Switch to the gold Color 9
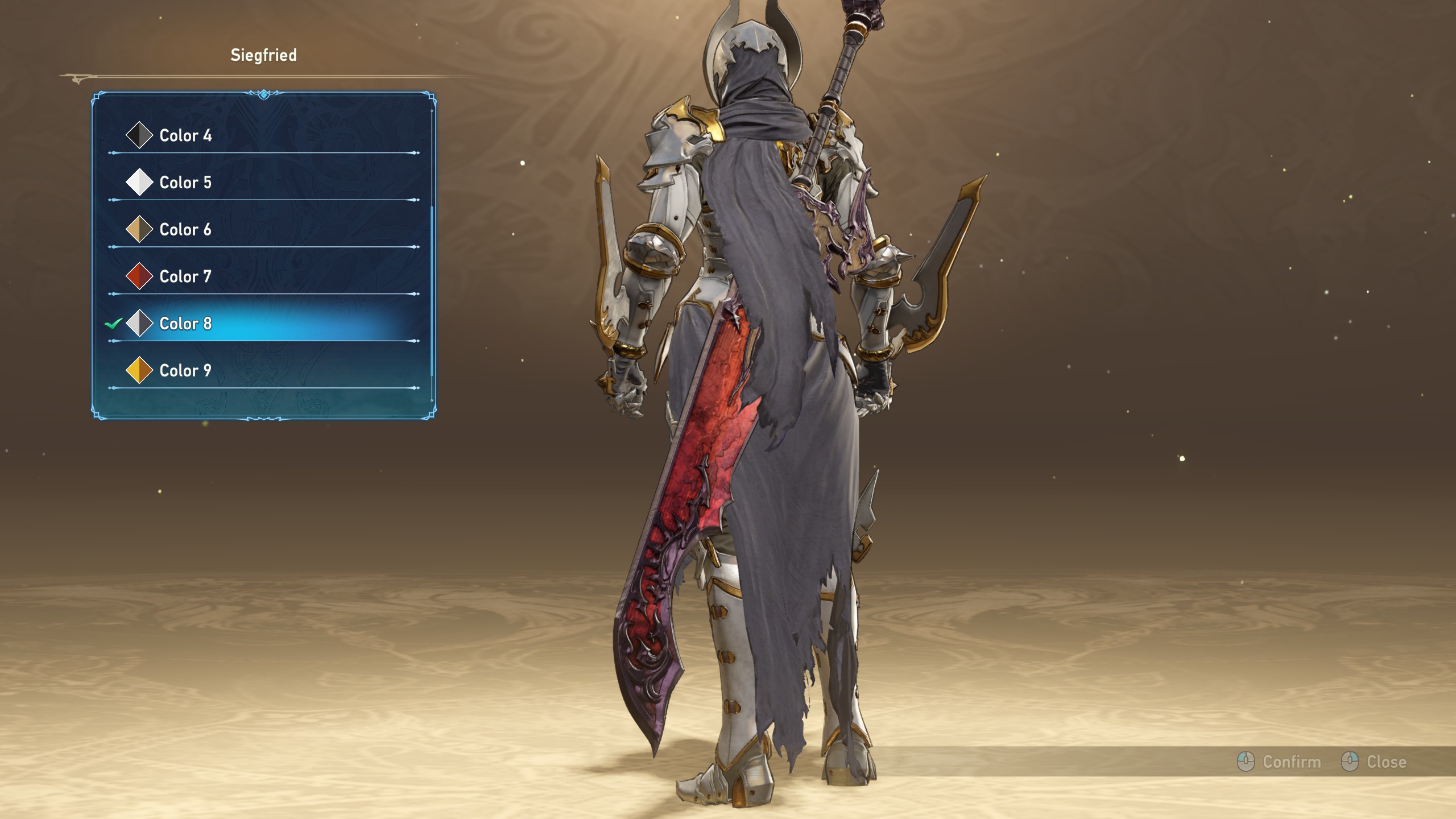1456x819 pixels. pyautogui.click(x=185, y=371)
